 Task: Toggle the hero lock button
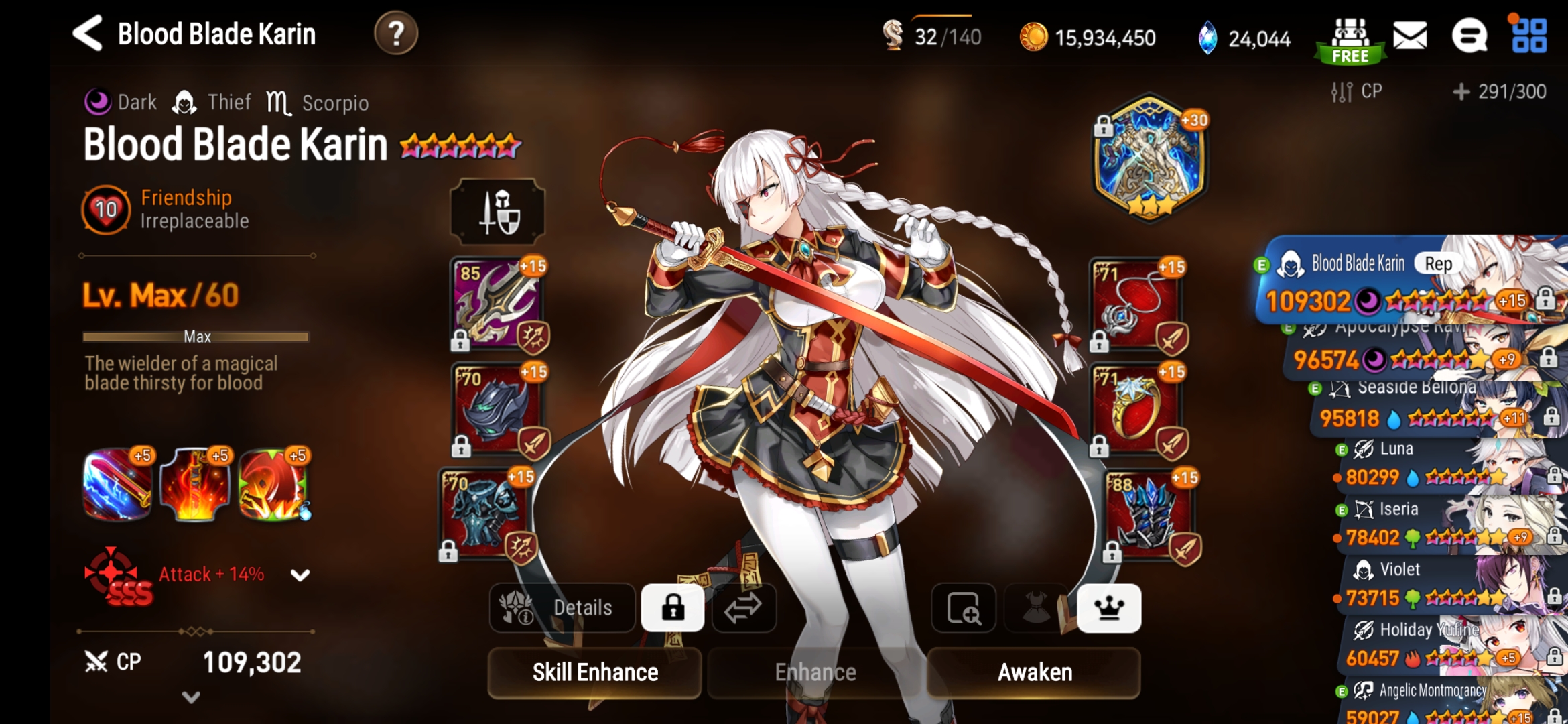pos(673,608)
